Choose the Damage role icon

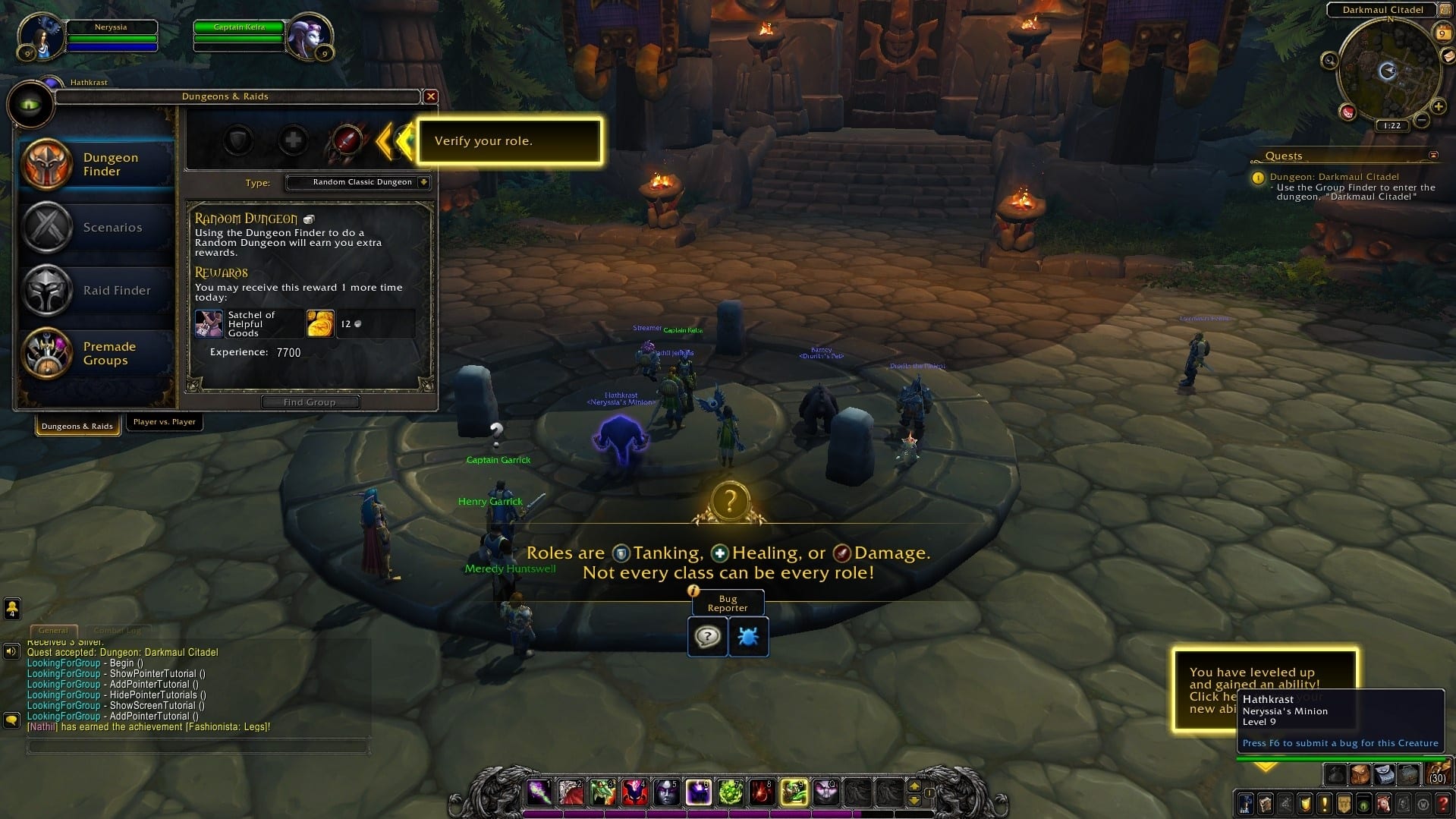[x=347, y=140]
